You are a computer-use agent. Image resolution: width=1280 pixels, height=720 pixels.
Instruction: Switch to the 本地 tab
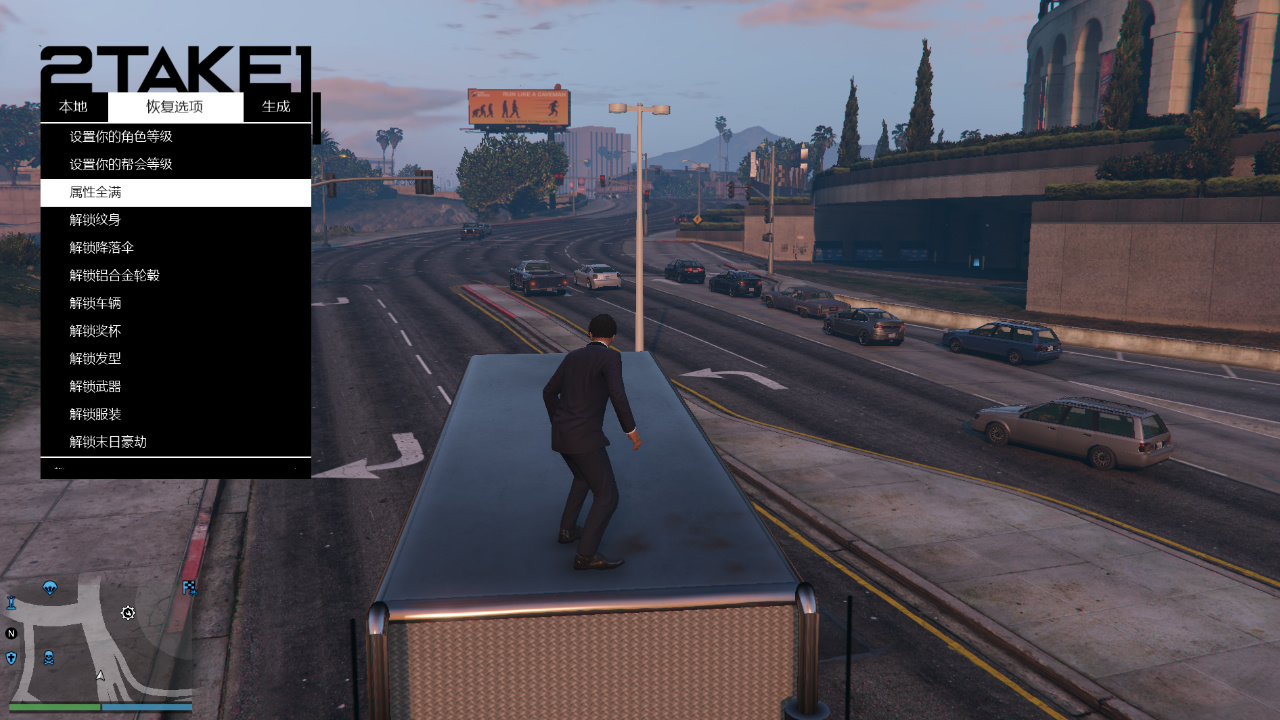click(x=73, y=107)
